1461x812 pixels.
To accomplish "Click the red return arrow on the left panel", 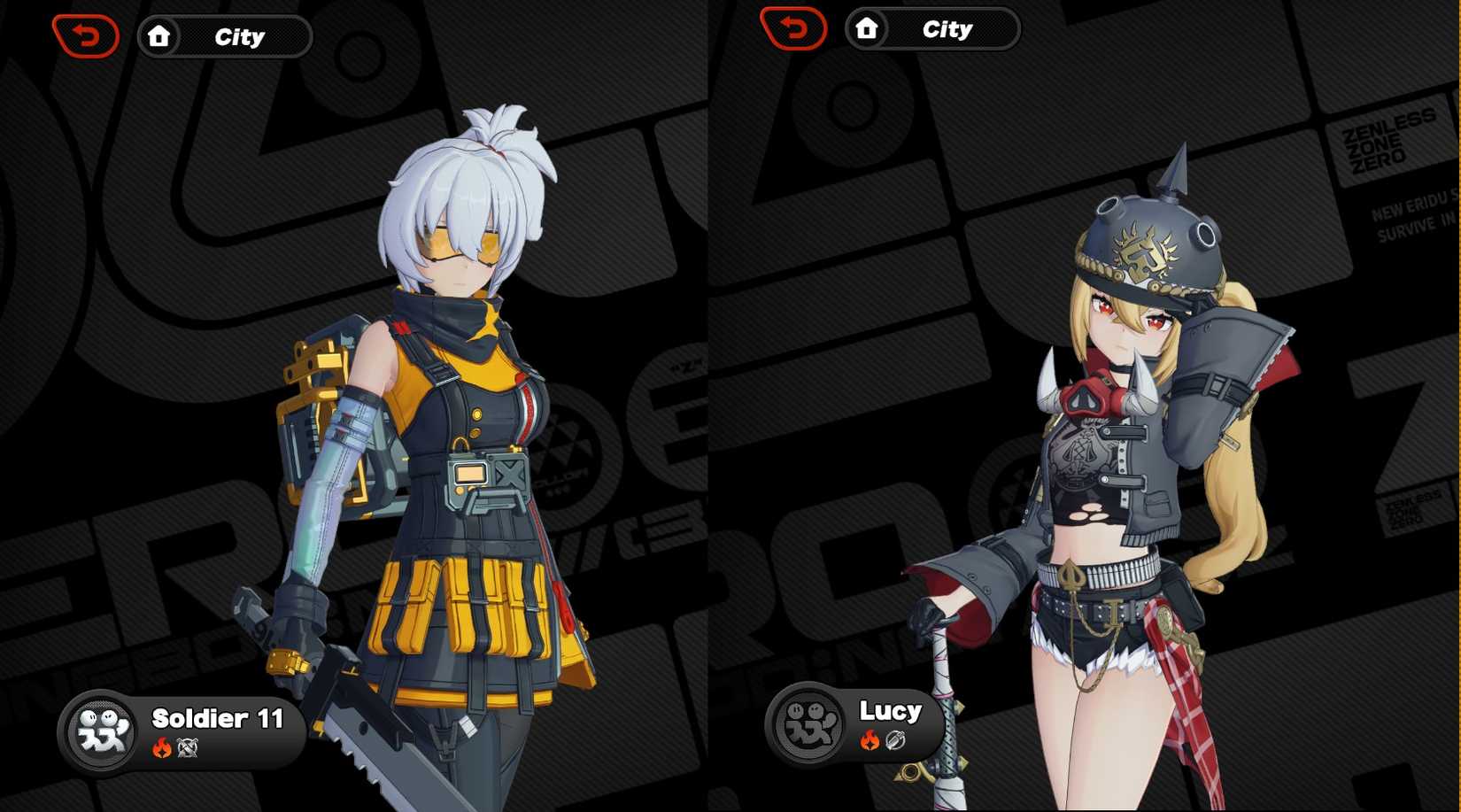I will tap(84, 36).
